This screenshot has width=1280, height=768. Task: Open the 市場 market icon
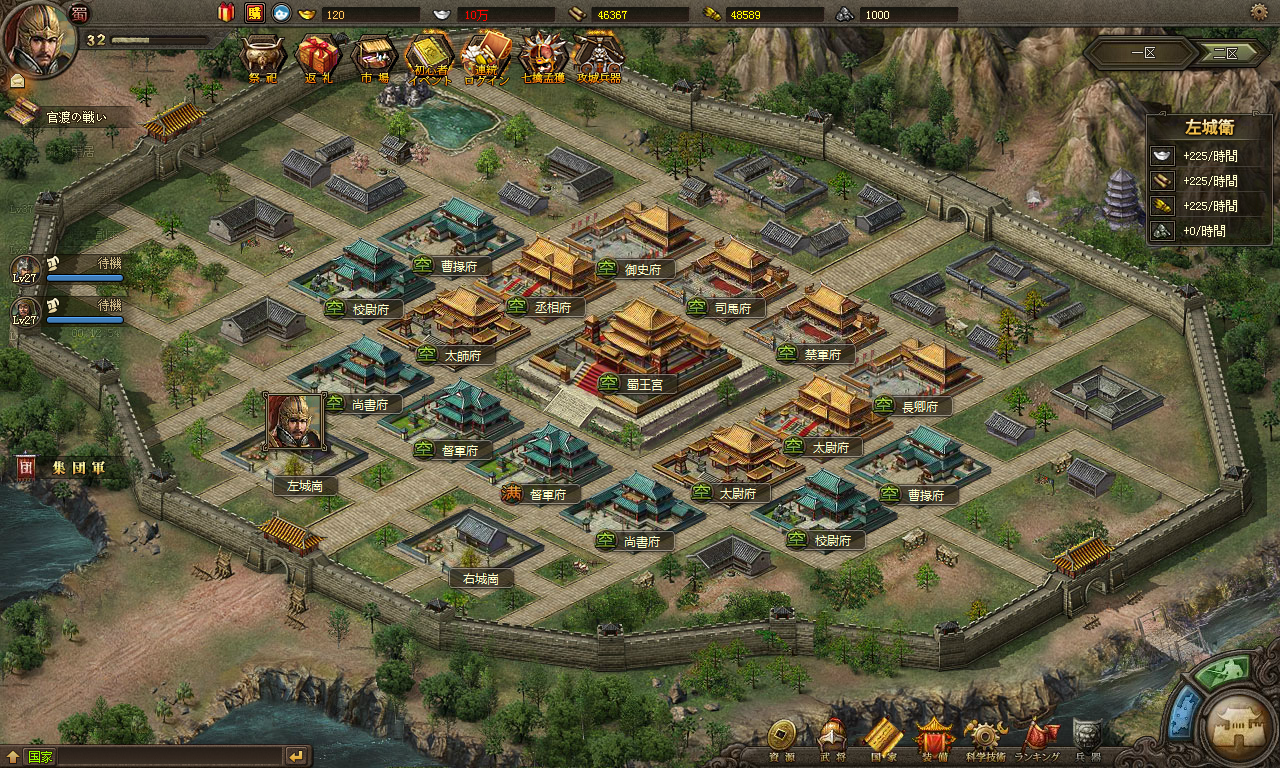[x=372, y=55]
